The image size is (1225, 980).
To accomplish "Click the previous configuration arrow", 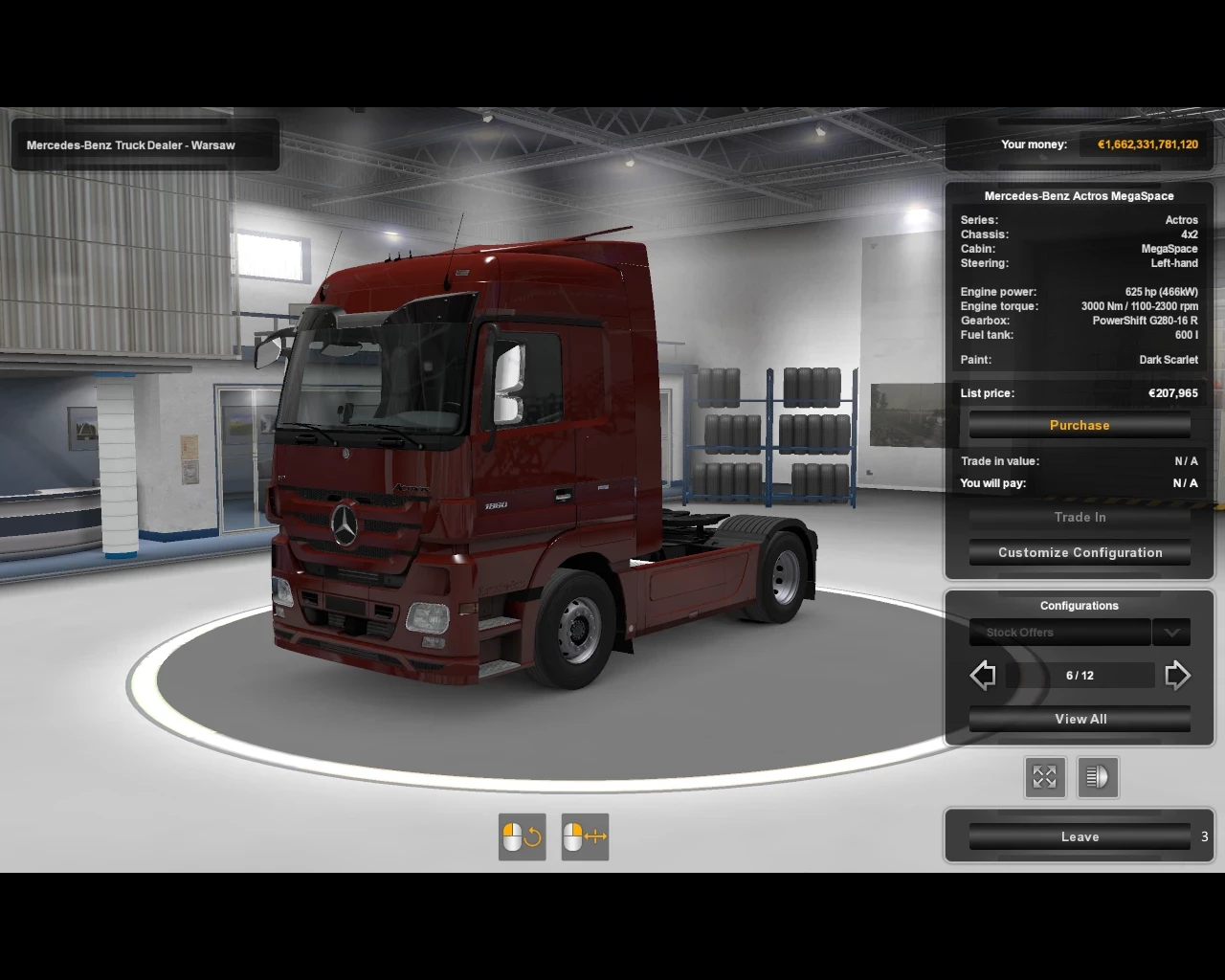I will point(982,675).
